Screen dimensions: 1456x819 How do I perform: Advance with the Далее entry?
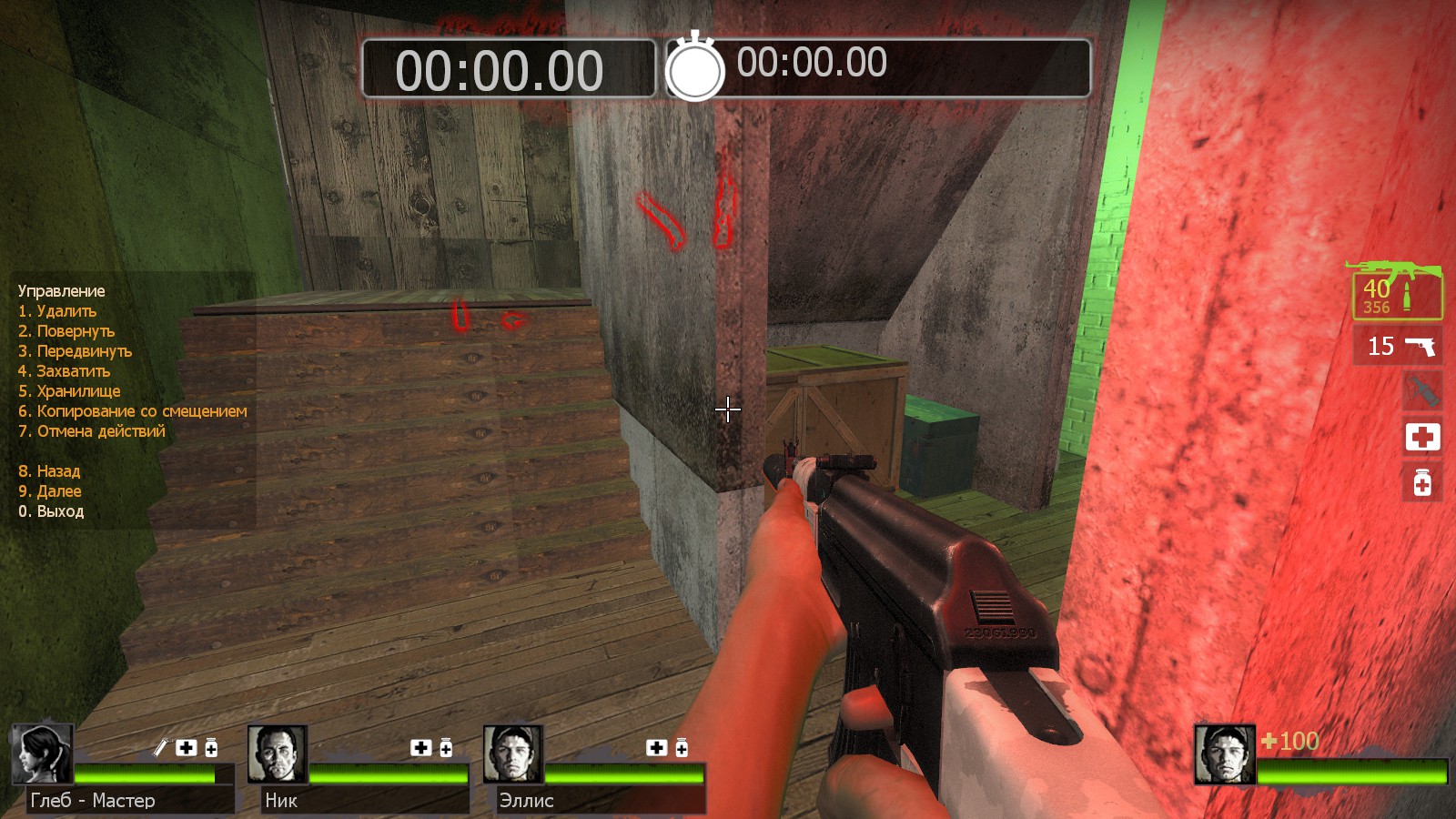coord(50,491)
